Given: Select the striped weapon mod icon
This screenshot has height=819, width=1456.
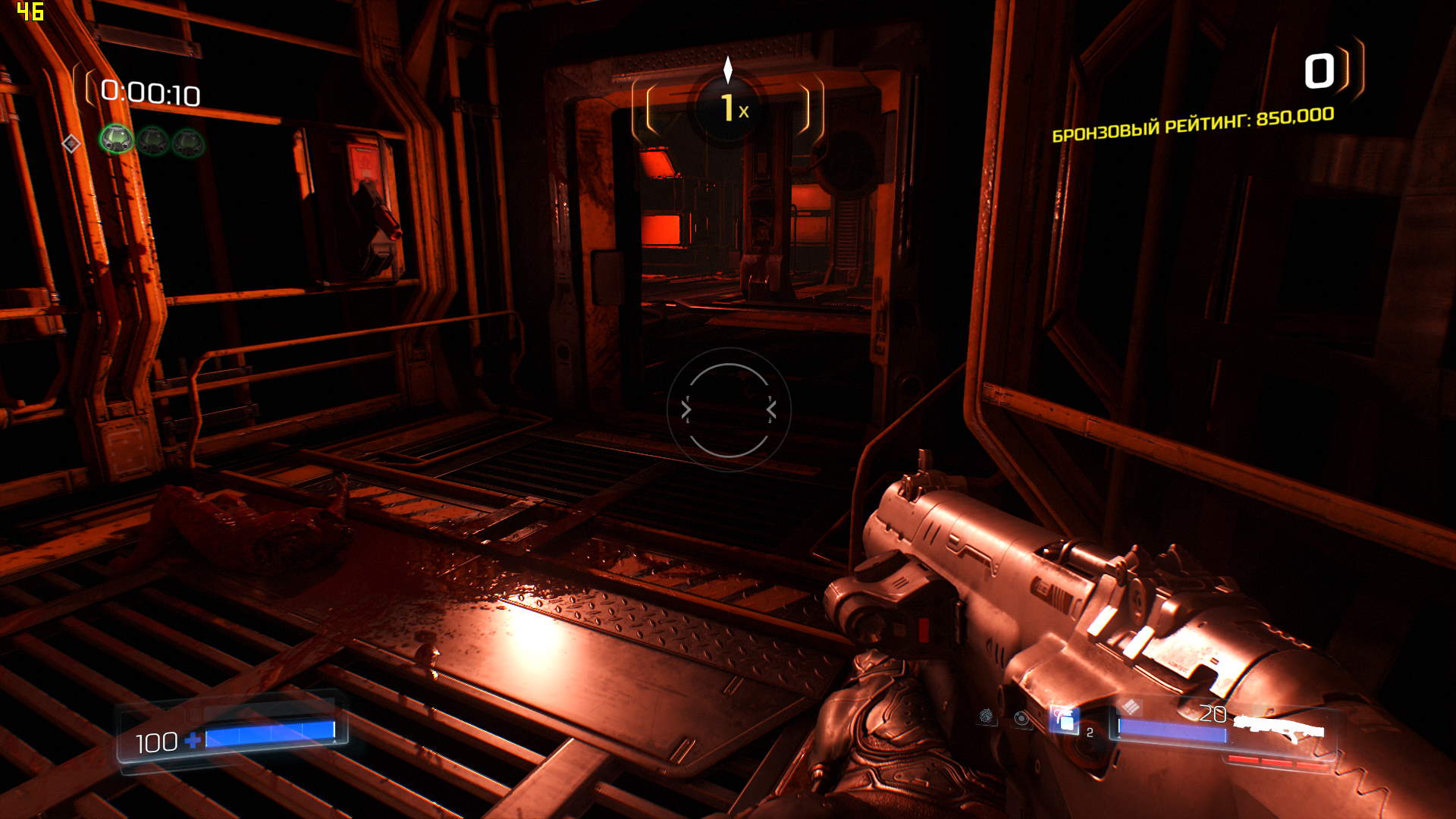Looking at the screenshot, I should point(1131,707).
